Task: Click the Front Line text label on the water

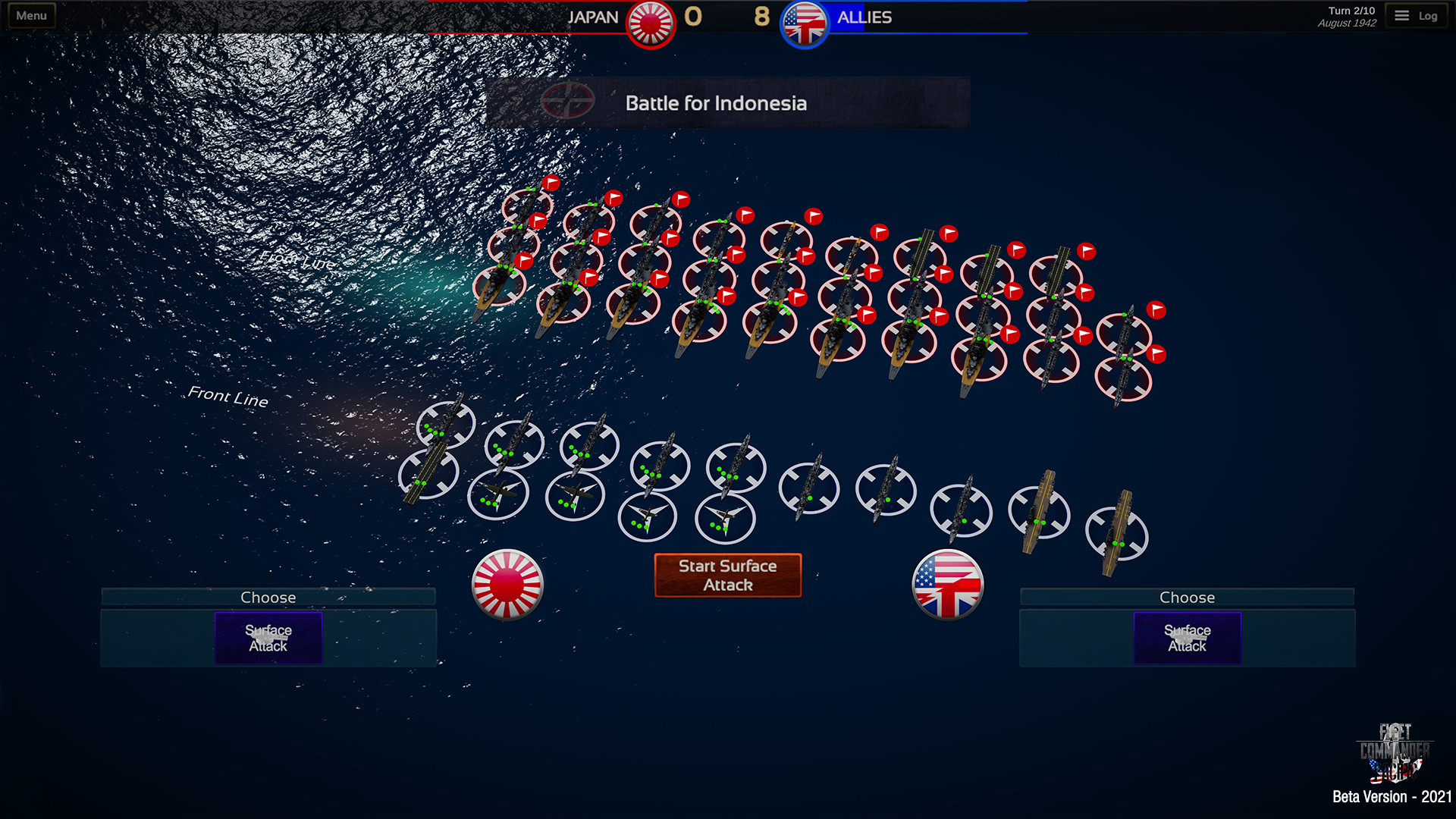Action: tap(227, 395)
